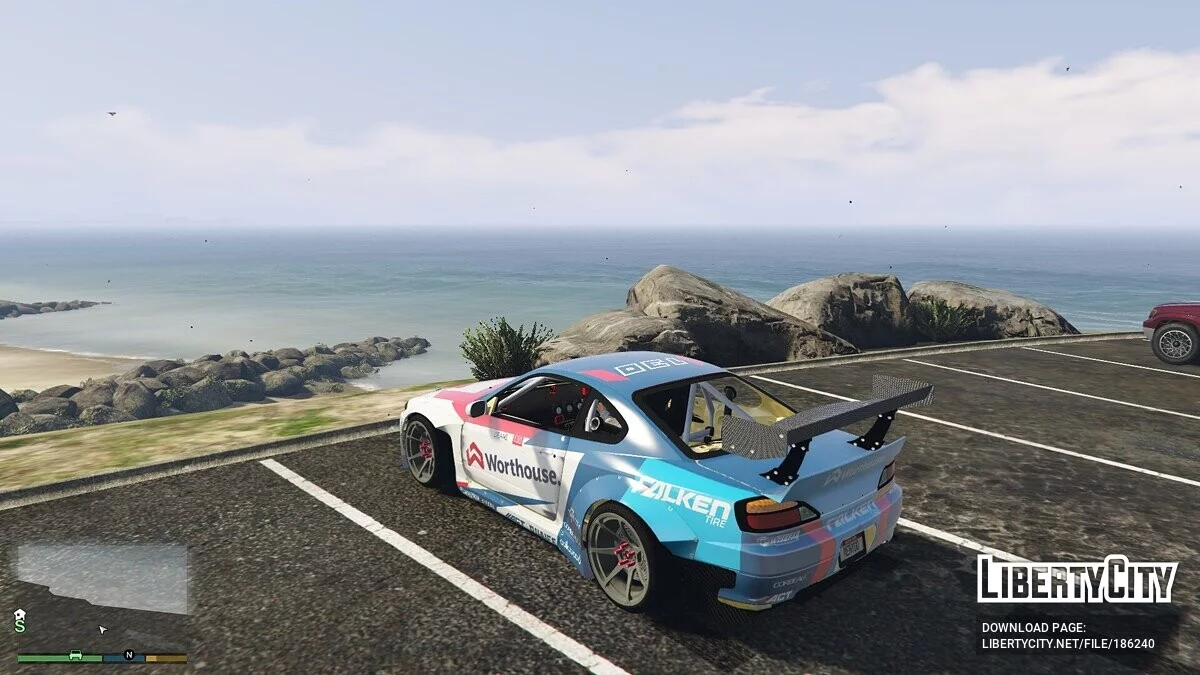Open the libertycity.net download page link

(1068, 644)
